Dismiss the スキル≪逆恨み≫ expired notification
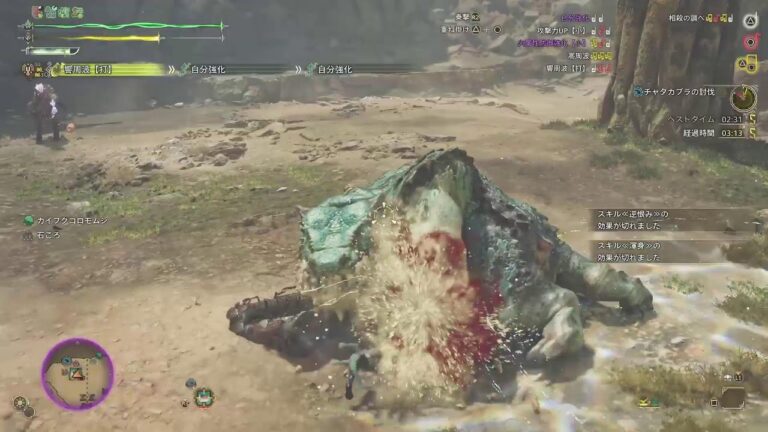The width and height of the screenshot is (768, 432). 647,219
